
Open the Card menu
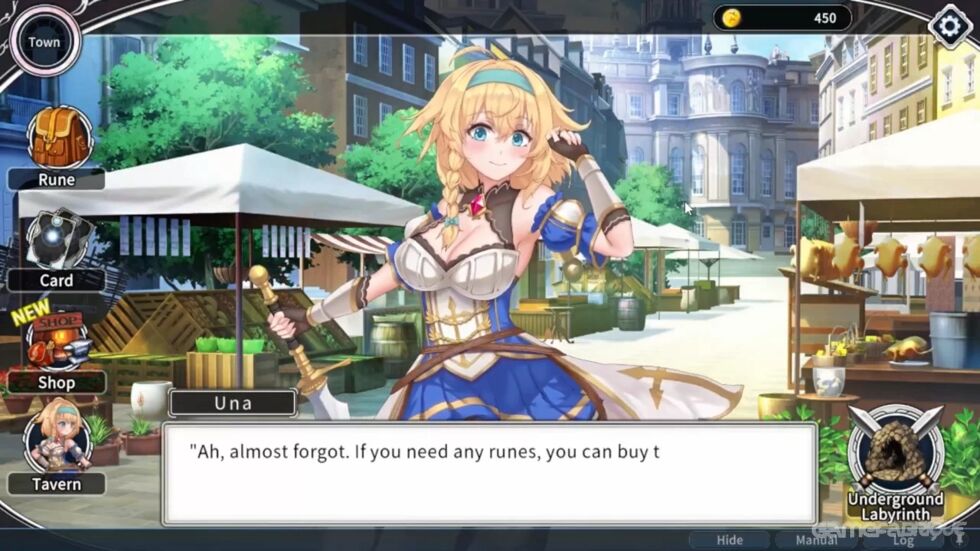point(58,243)
